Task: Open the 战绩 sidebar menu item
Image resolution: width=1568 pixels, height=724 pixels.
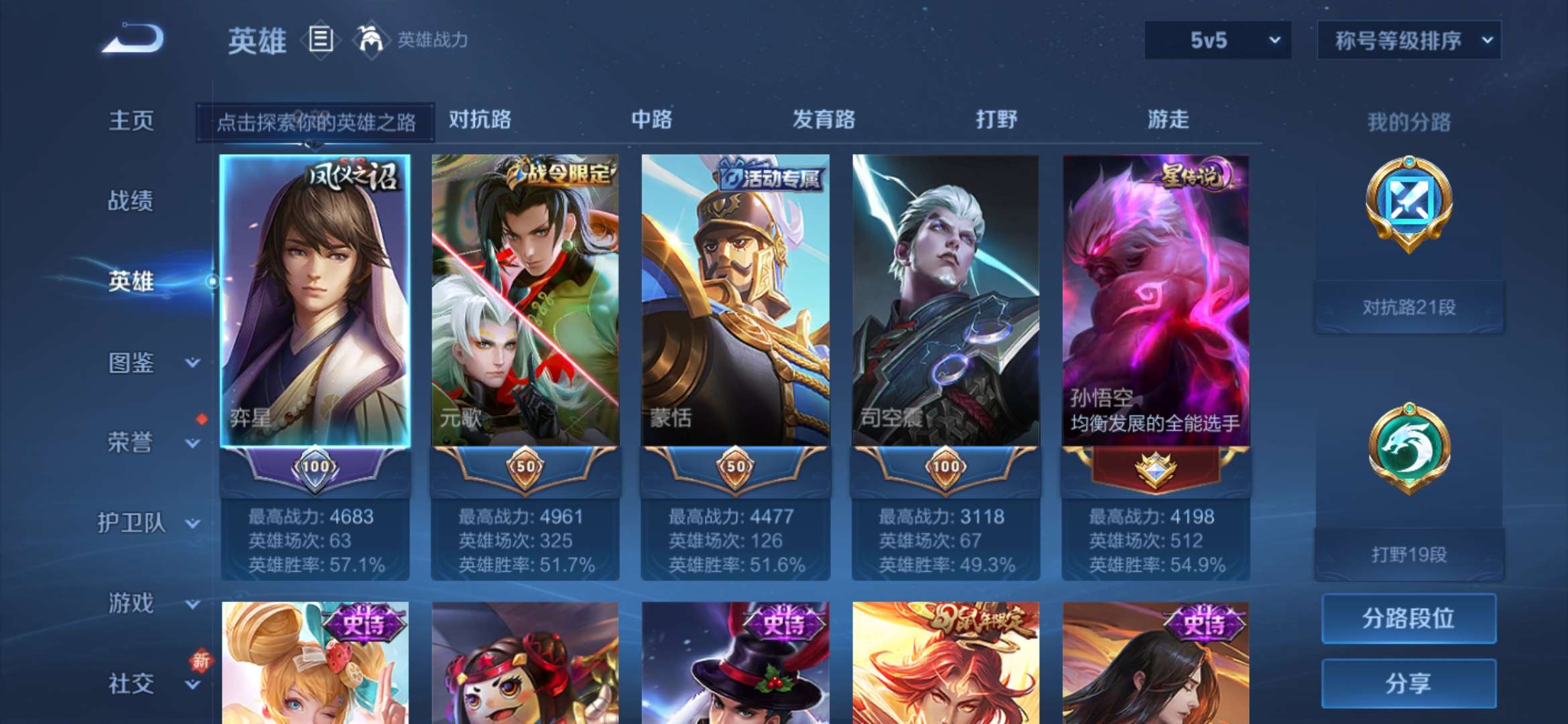Action: tap(131, 201)
